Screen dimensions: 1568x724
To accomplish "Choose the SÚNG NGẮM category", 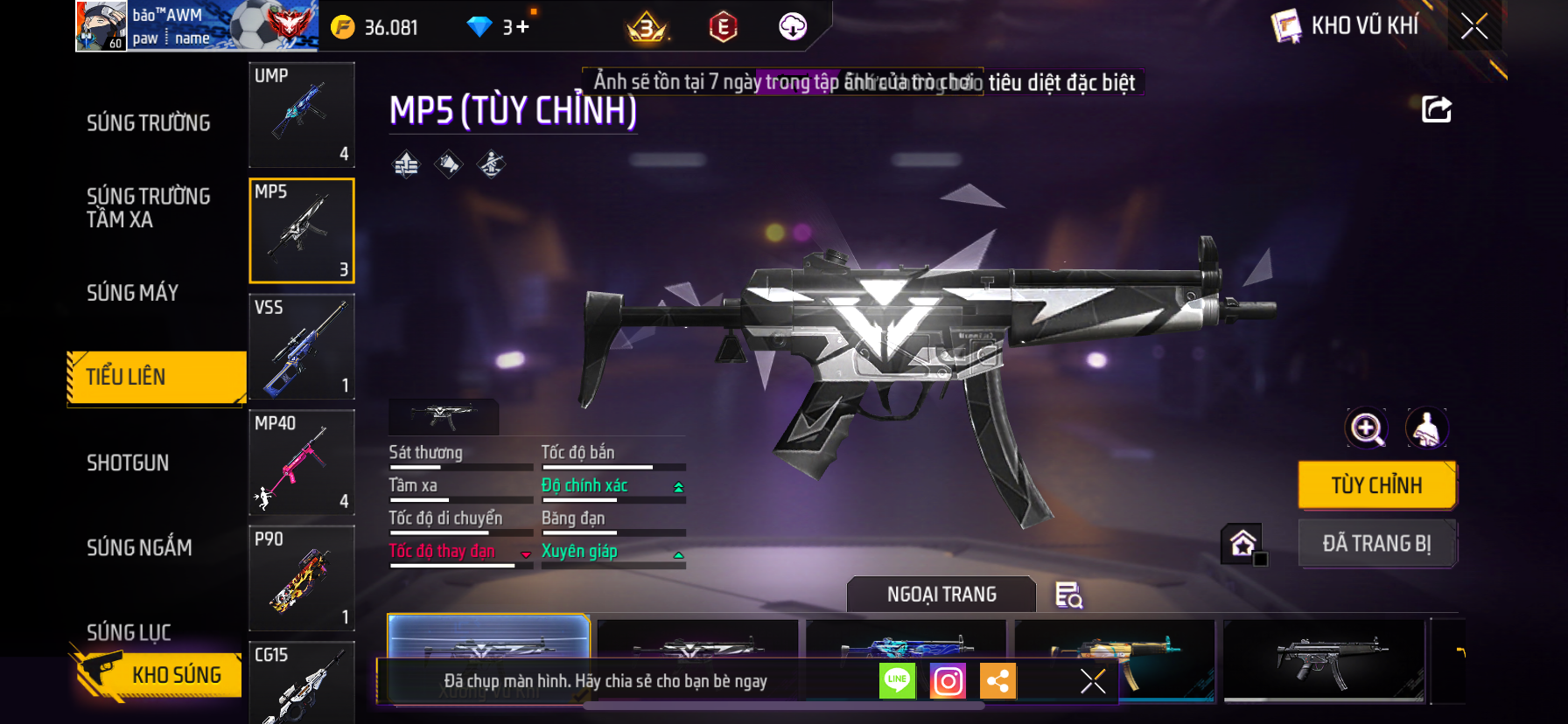I will point(139,547).
